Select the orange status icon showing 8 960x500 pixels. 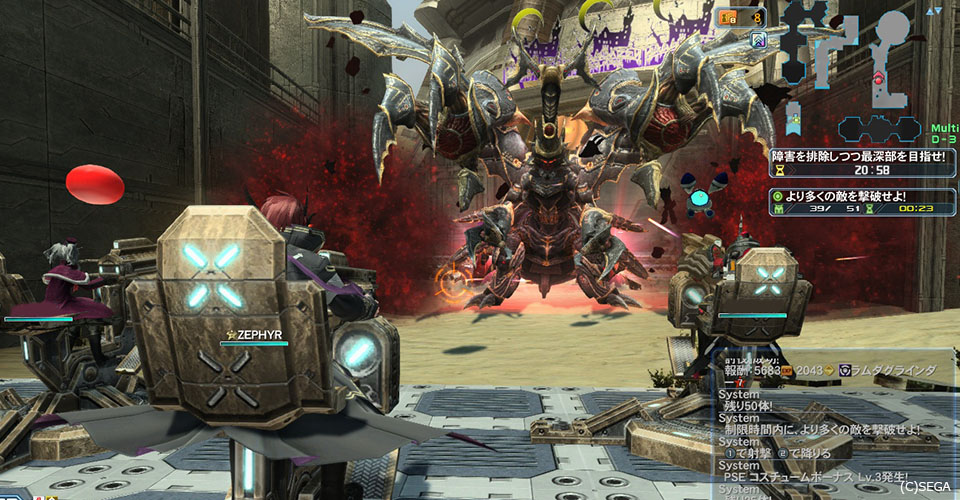tap(740, 17)
